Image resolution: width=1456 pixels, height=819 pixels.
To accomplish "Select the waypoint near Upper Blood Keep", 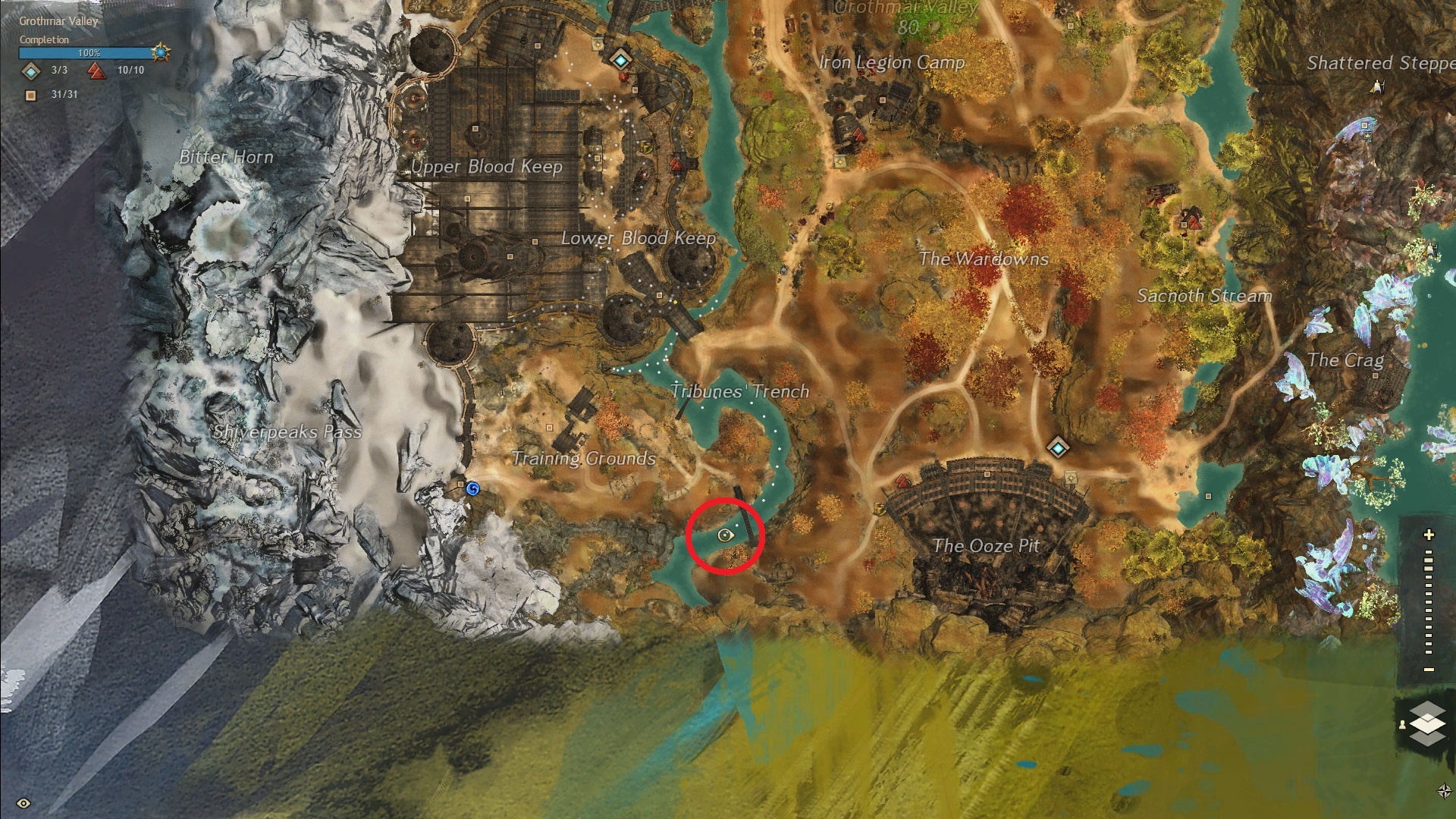I will (x=621, y=58).
